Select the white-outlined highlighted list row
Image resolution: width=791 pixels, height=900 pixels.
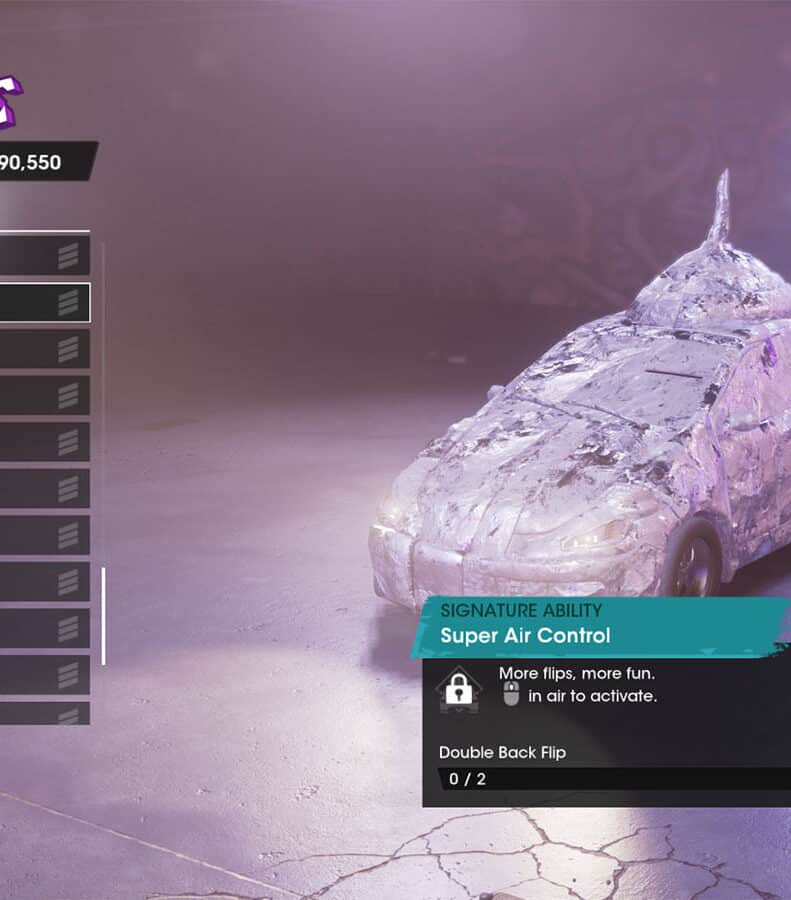pos(44,302)
